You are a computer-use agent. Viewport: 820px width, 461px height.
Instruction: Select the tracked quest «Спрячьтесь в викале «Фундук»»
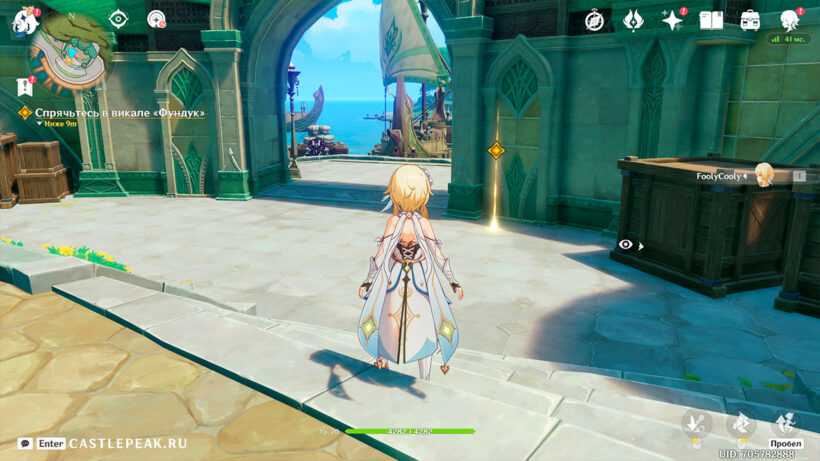coord(119,113)
